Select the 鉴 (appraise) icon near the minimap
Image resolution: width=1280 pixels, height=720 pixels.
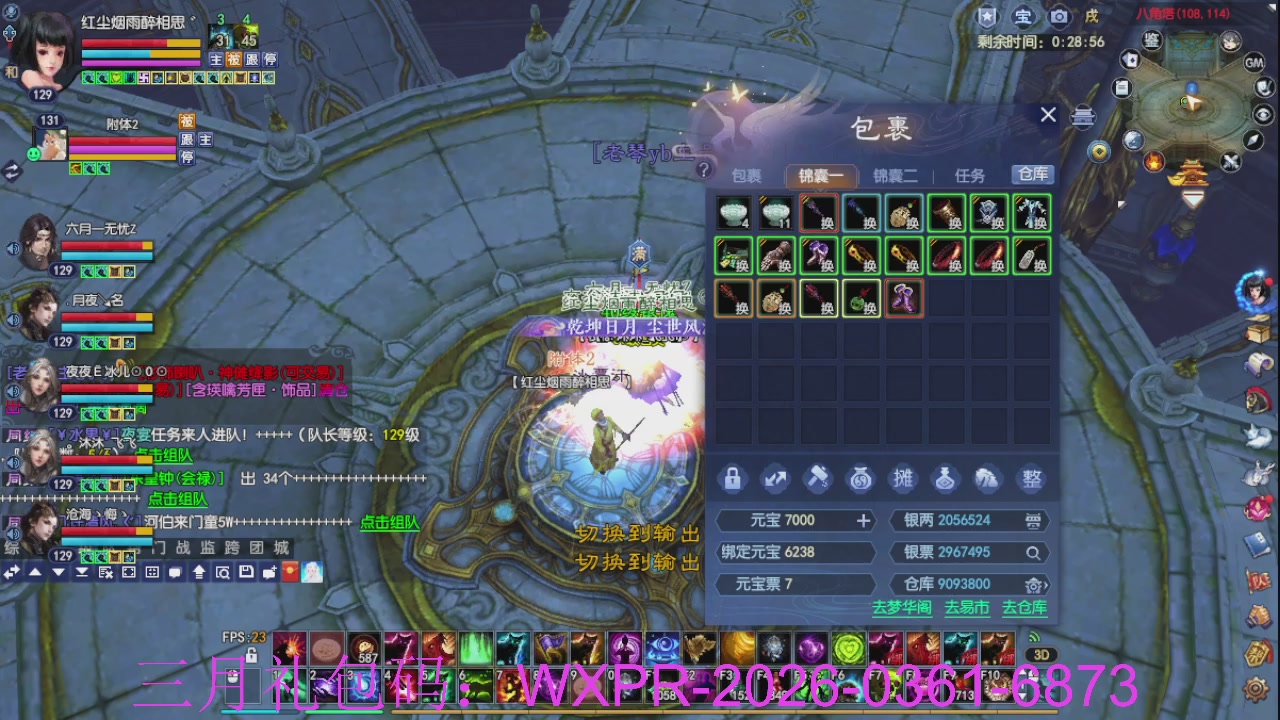point(1152,41)
